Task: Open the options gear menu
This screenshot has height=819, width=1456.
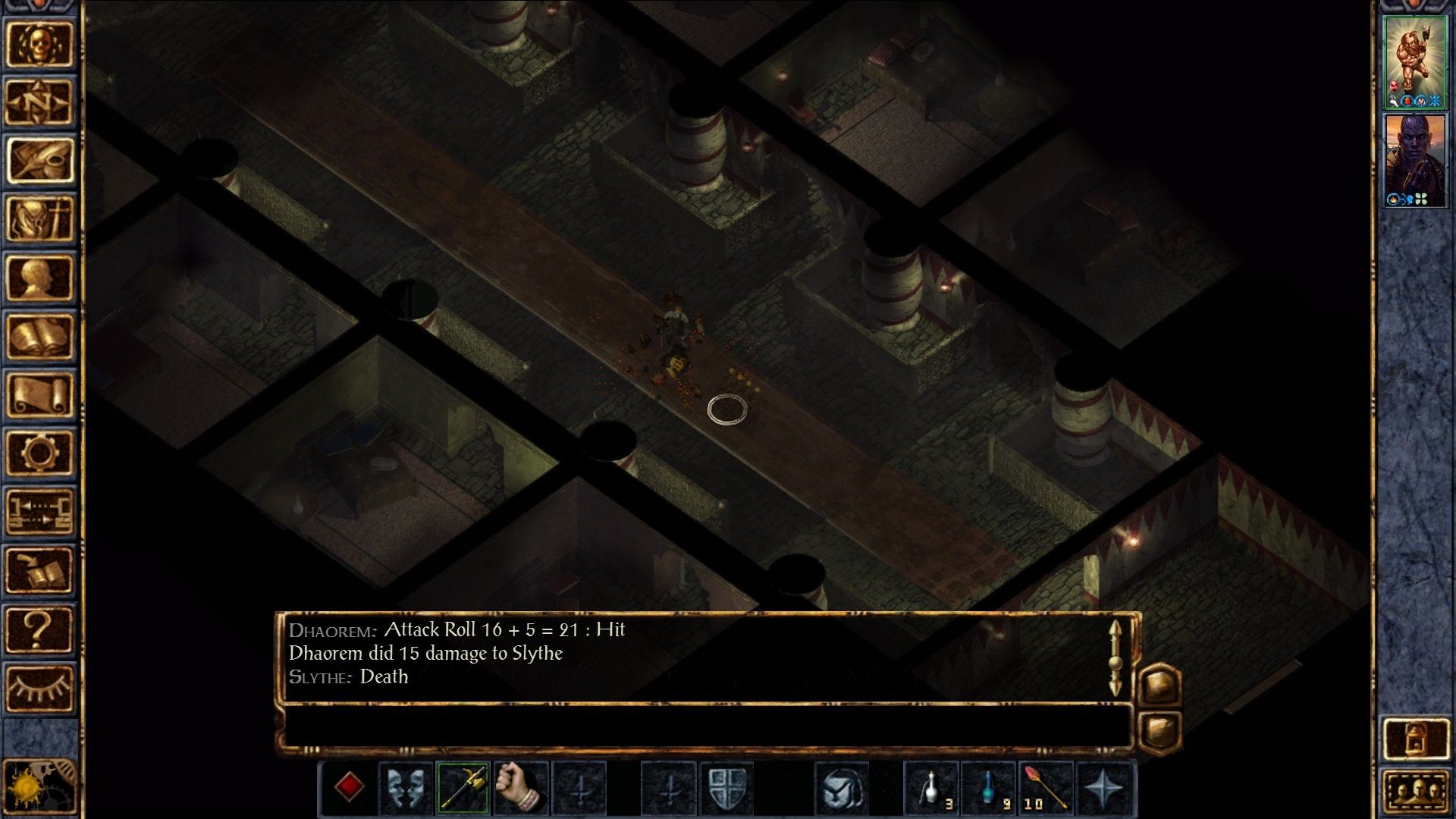Action: point(39,453)
